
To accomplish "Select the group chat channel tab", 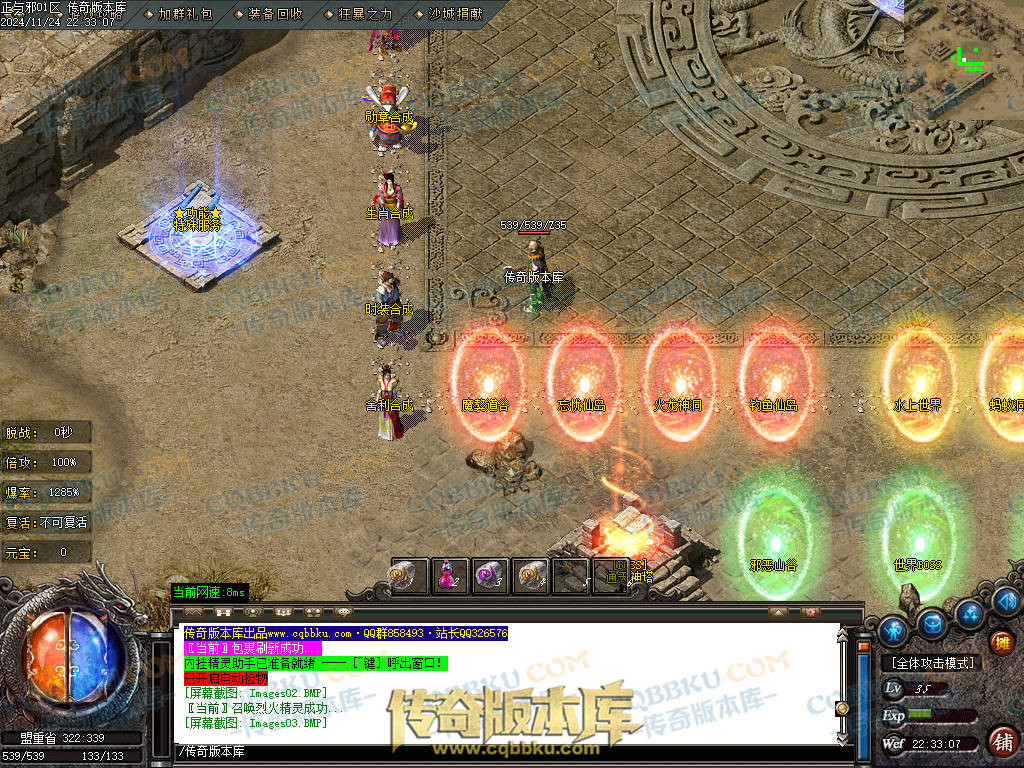I will [284, 611].
